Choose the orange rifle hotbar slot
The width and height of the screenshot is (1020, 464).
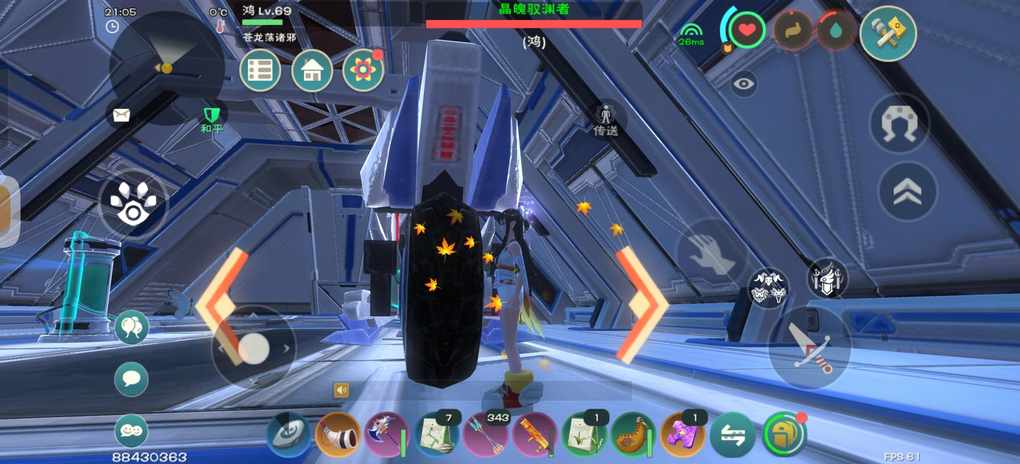click(535, 435)
